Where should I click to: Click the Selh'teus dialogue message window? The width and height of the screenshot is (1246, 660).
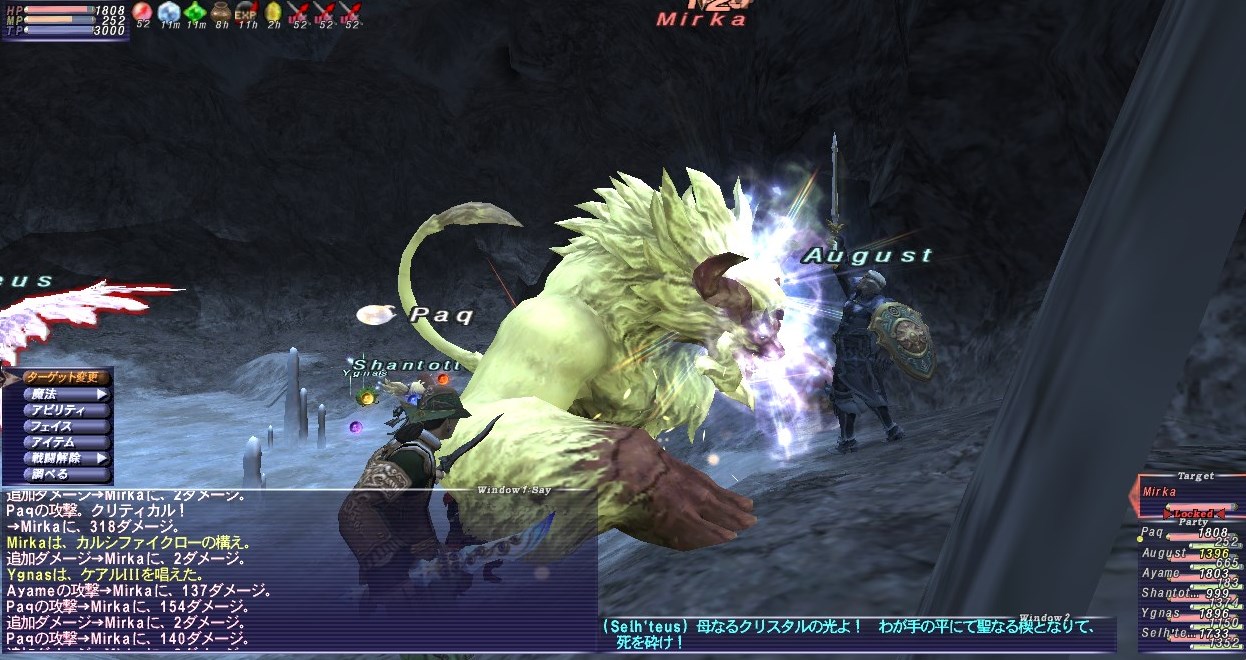856,634
